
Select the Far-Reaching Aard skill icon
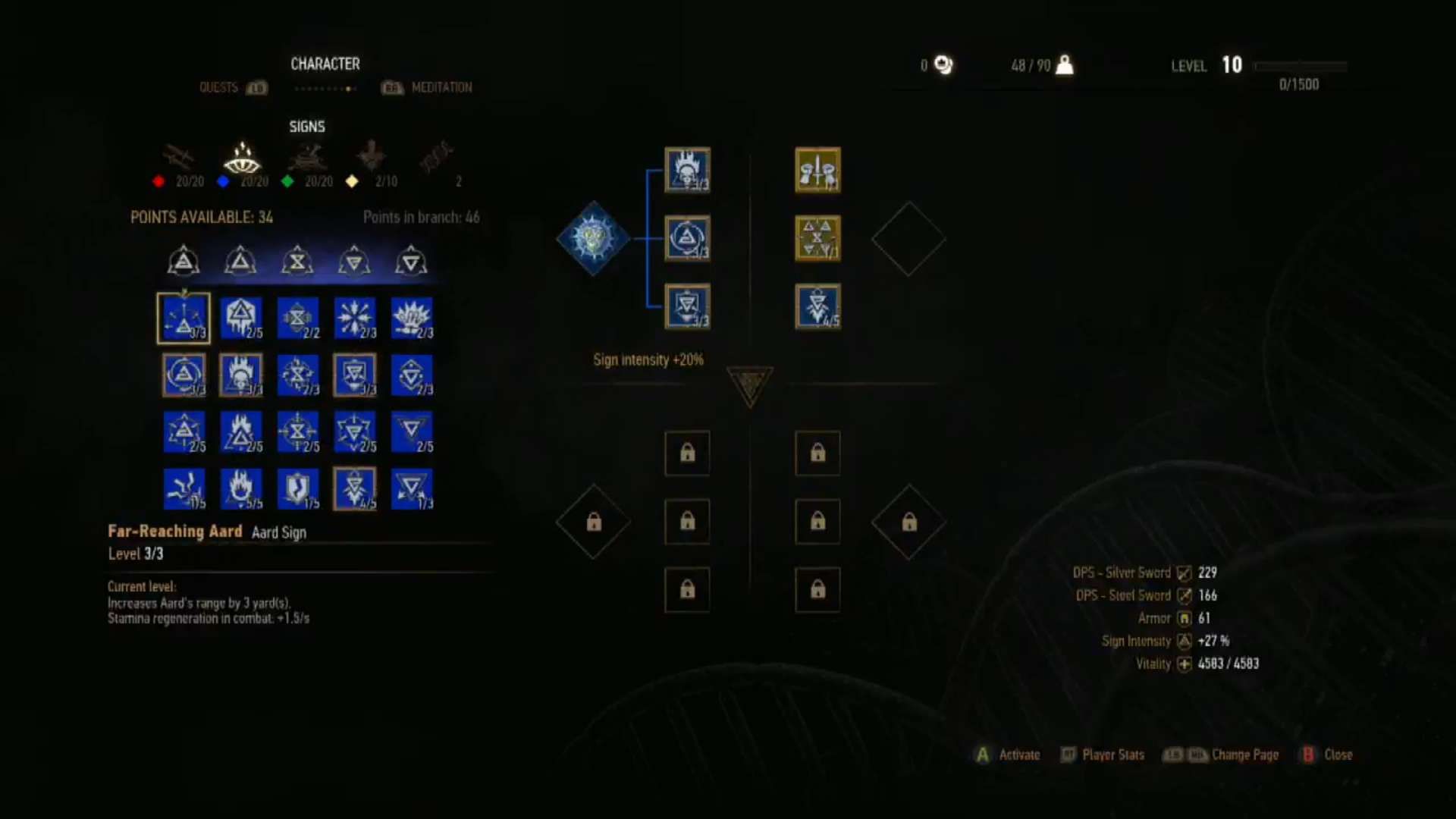[184, 318]
